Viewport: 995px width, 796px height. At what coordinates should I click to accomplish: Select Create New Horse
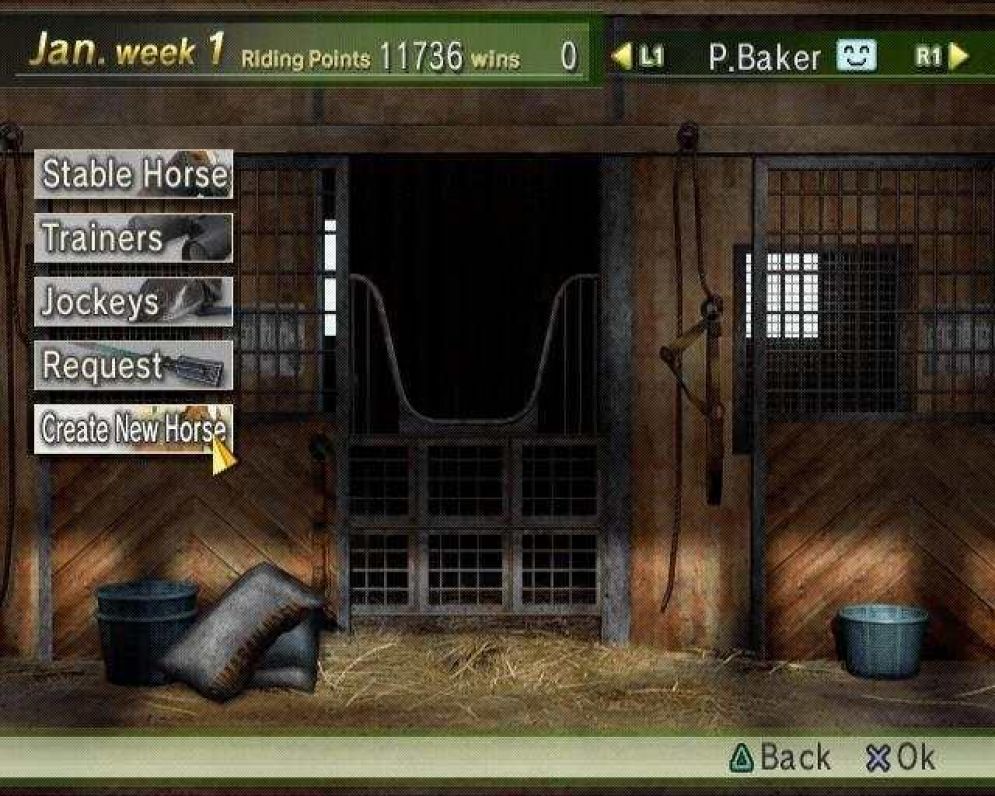(x=134, y=429)
